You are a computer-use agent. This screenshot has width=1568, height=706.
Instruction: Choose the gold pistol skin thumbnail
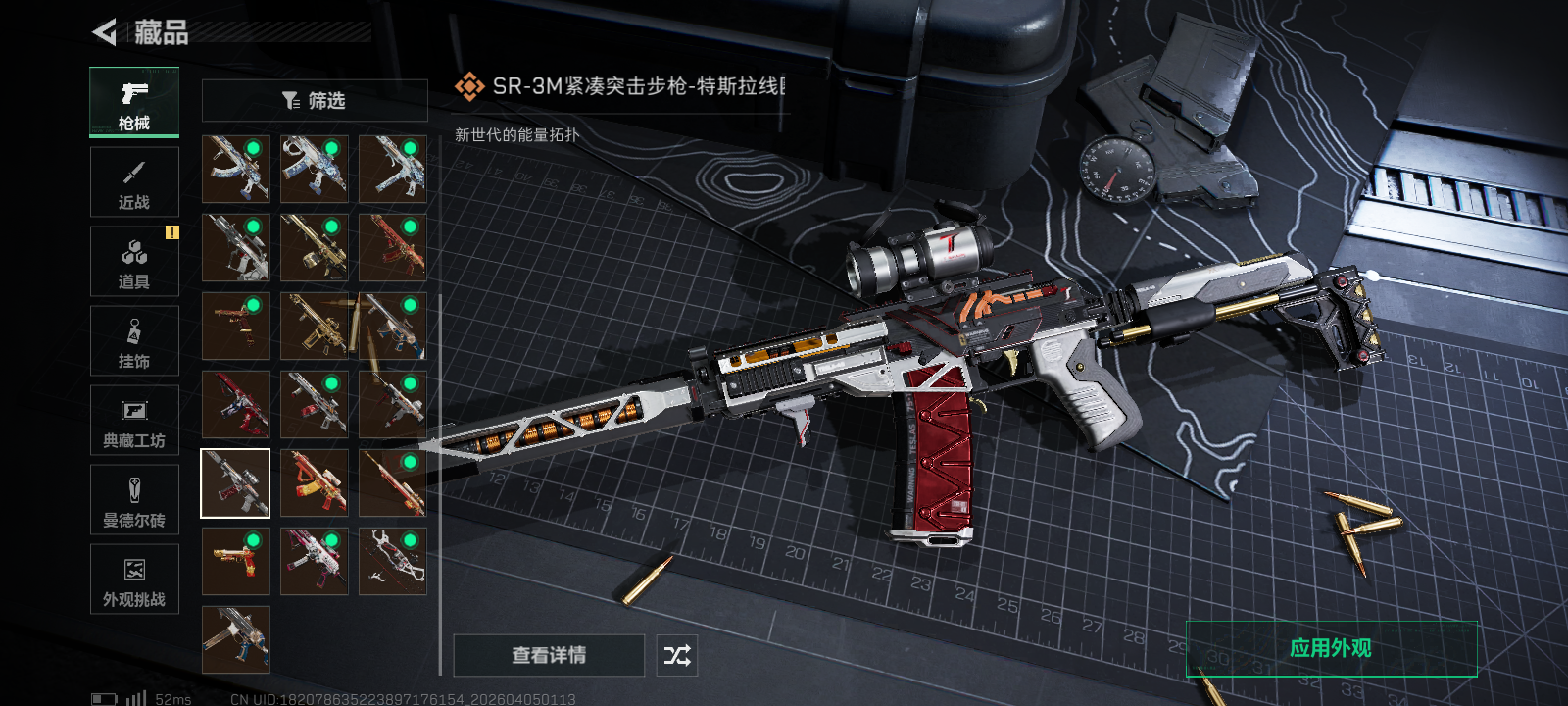(x=235, y=562)
